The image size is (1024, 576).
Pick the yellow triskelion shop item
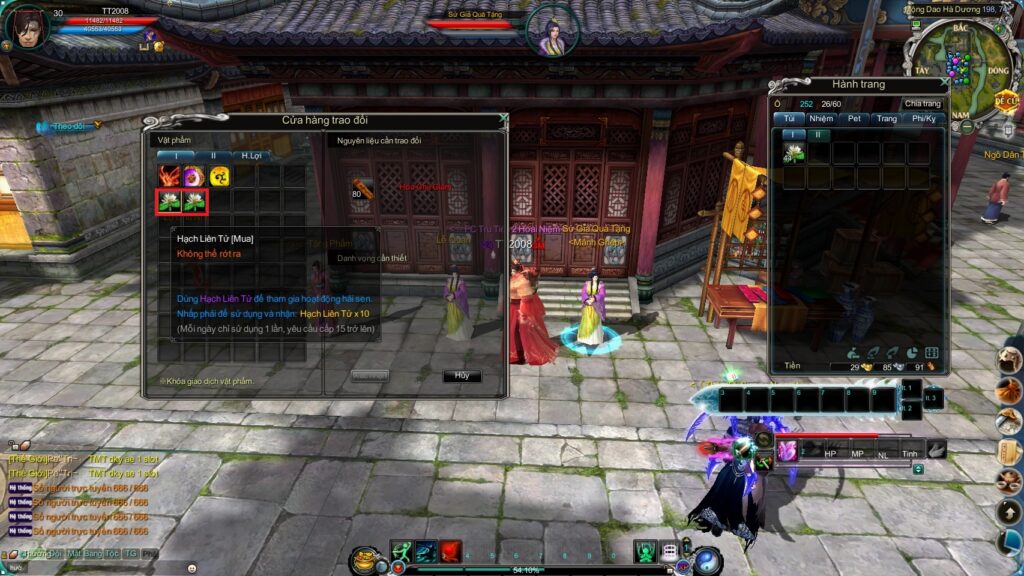219,177
